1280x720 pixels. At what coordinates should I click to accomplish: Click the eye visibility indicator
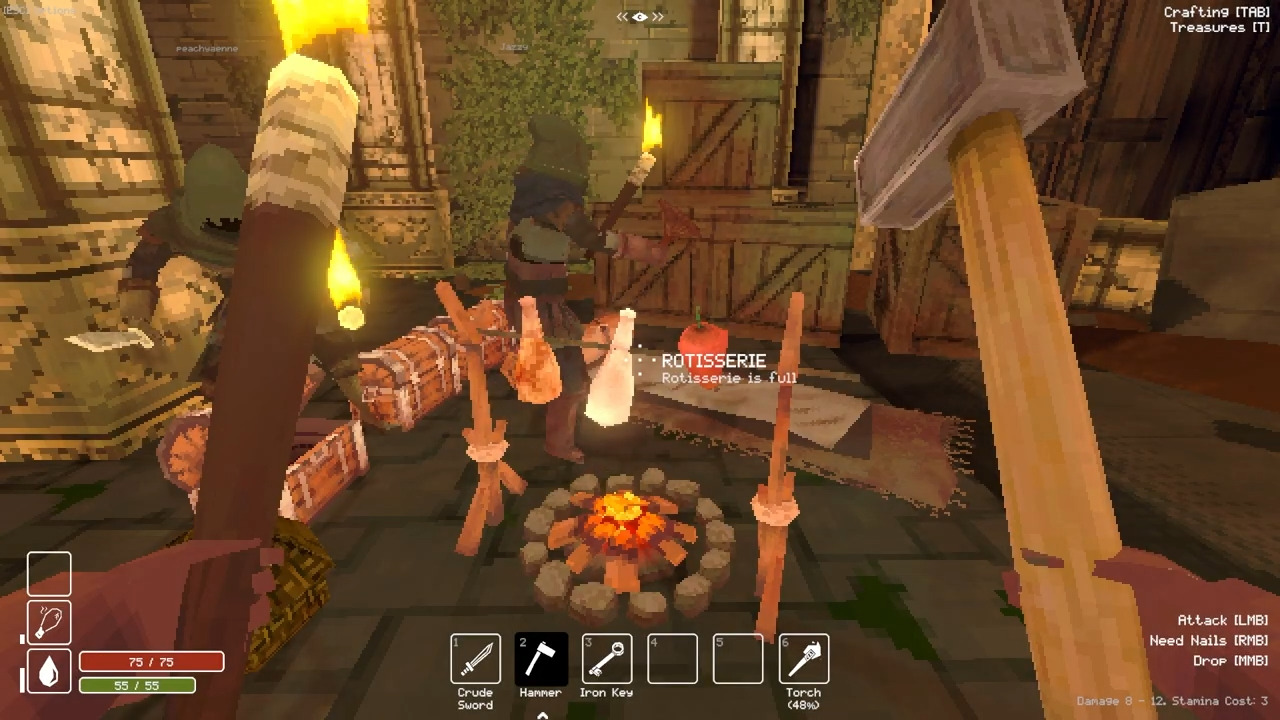click(x=640, y=16)
